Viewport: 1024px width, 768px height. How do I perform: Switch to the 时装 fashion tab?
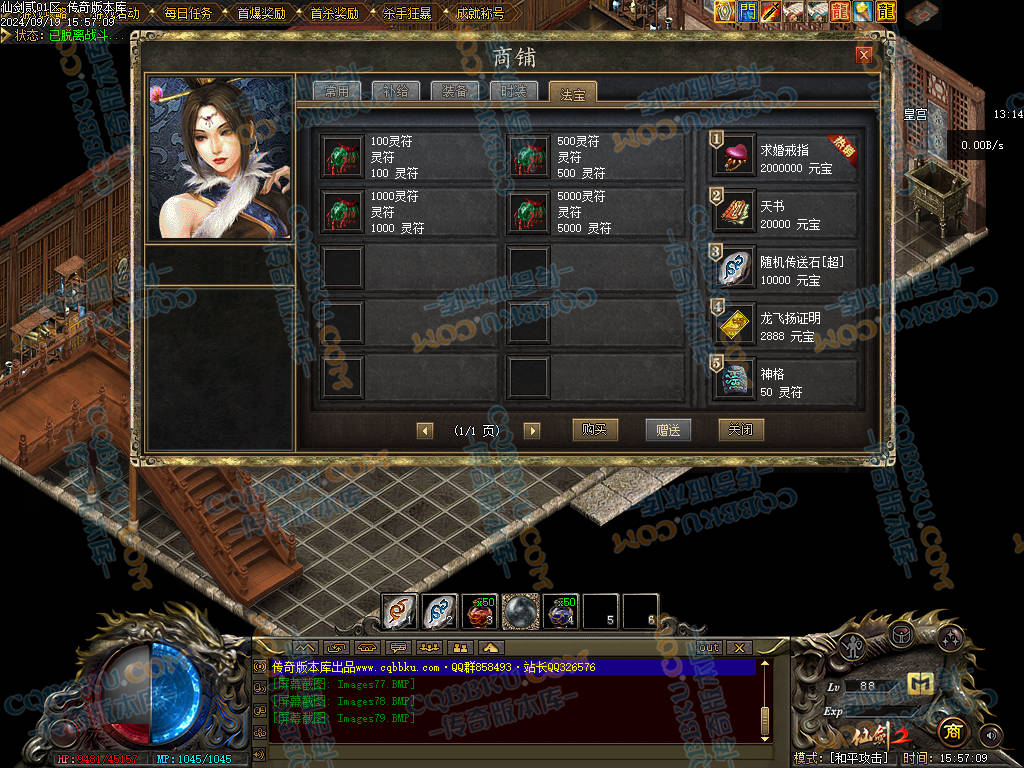[513, 91]
